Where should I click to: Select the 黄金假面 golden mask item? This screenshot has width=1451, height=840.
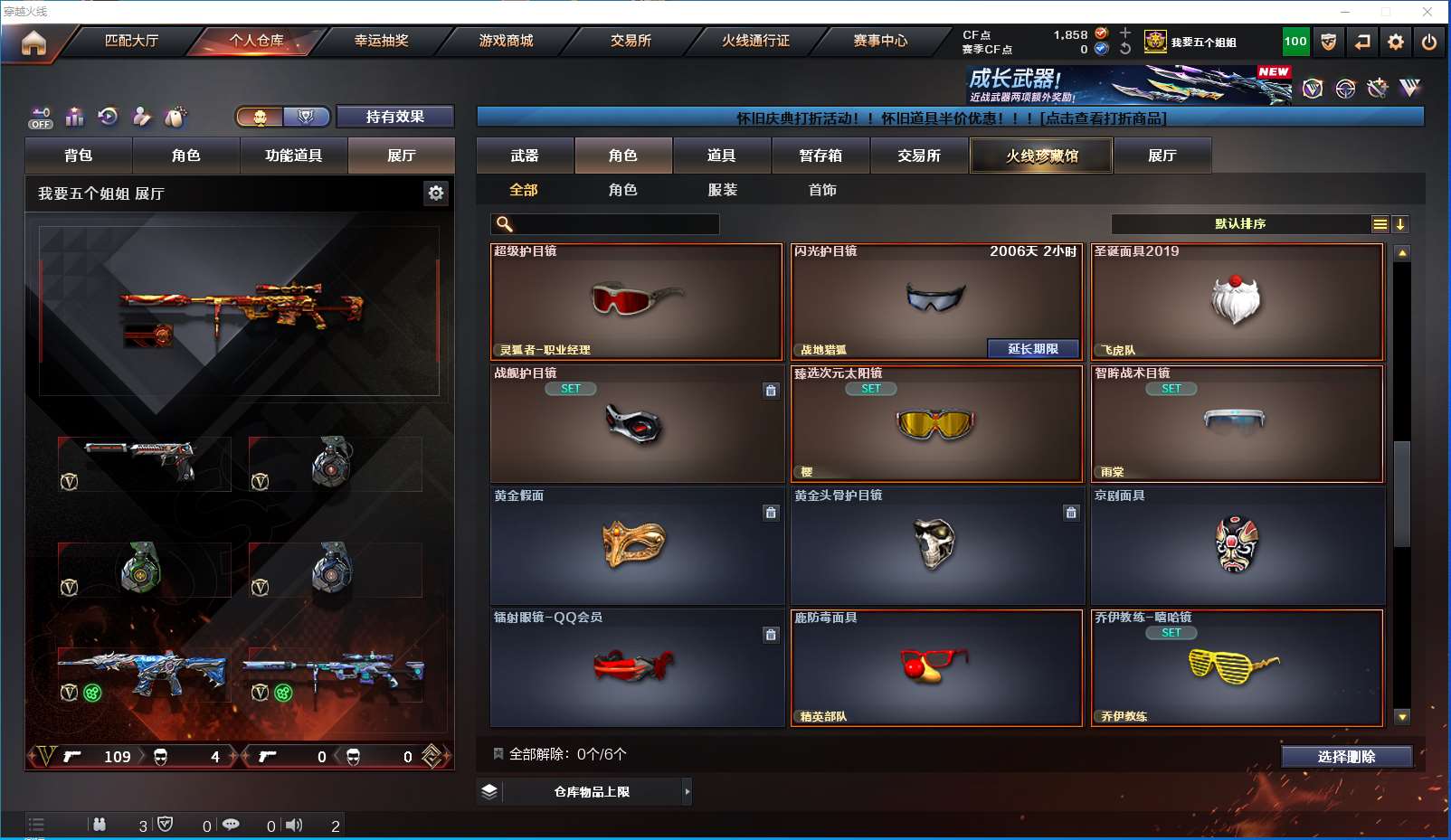click(x=637, y=545)
